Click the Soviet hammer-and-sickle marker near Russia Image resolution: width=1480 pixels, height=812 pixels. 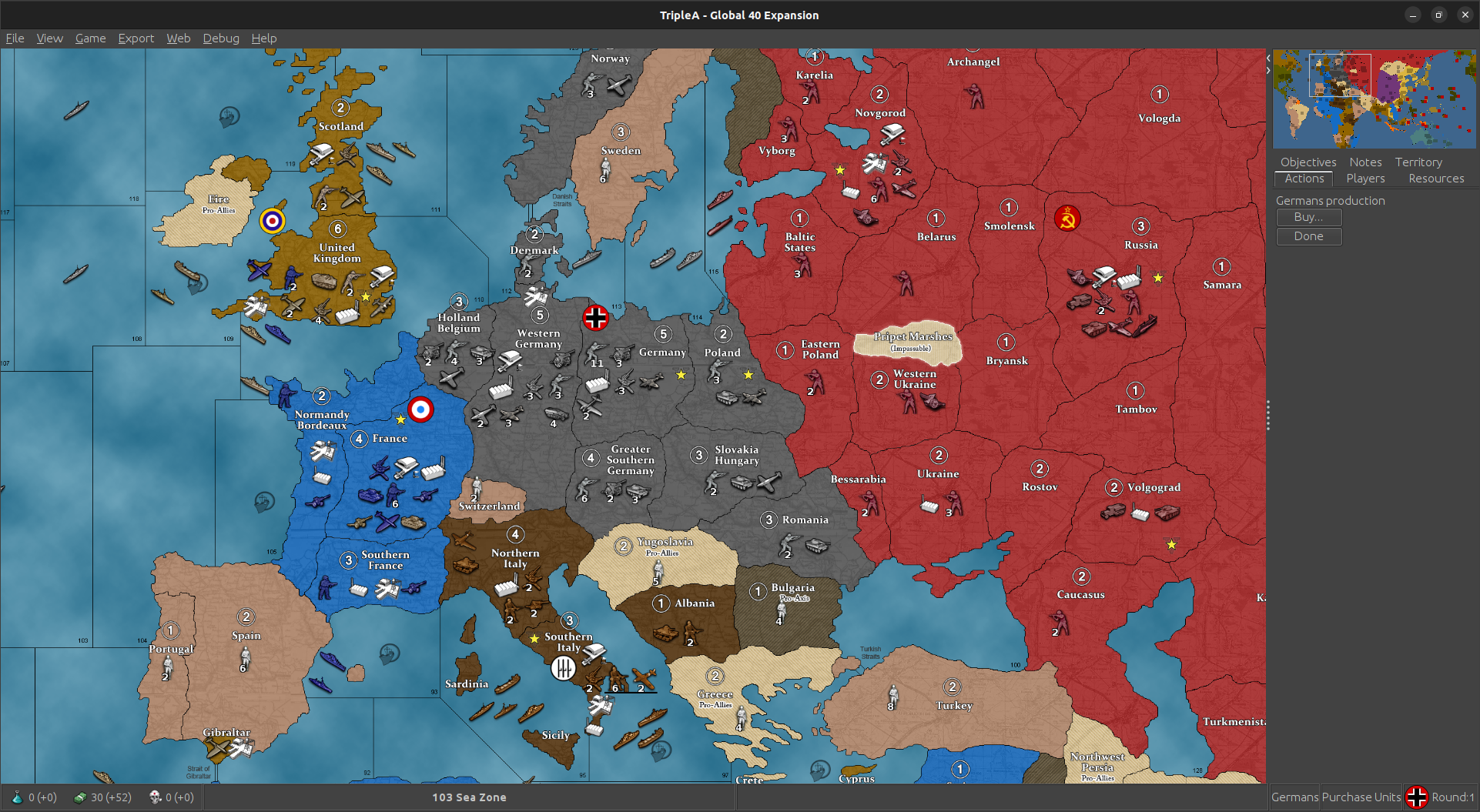(1067, 218)
